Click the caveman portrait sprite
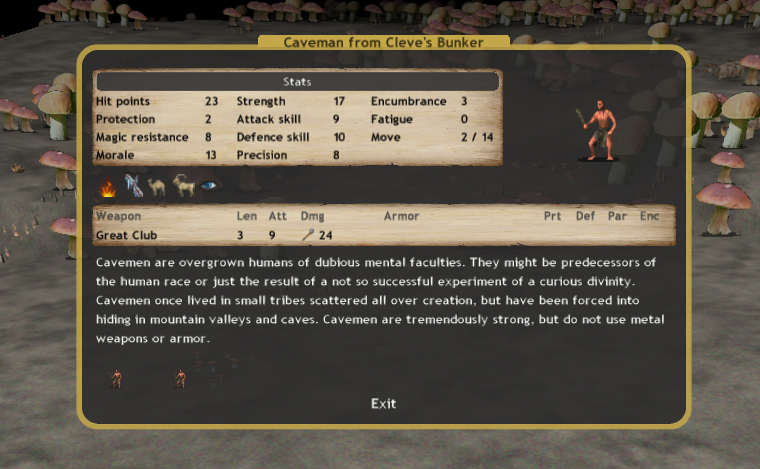 [x=600, y=130]
